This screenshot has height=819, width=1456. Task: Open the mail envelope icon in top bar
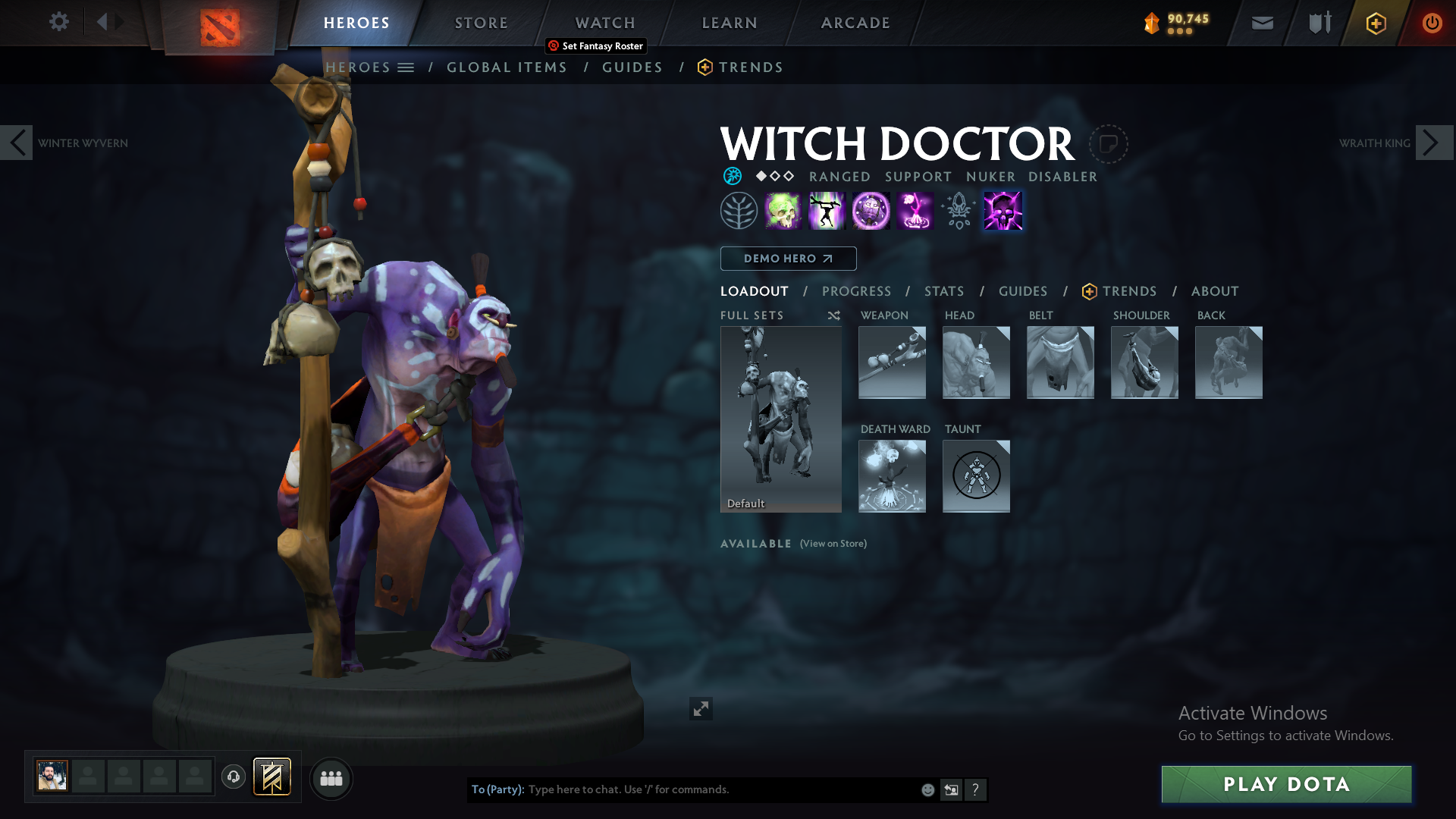tap(1262, 23)
